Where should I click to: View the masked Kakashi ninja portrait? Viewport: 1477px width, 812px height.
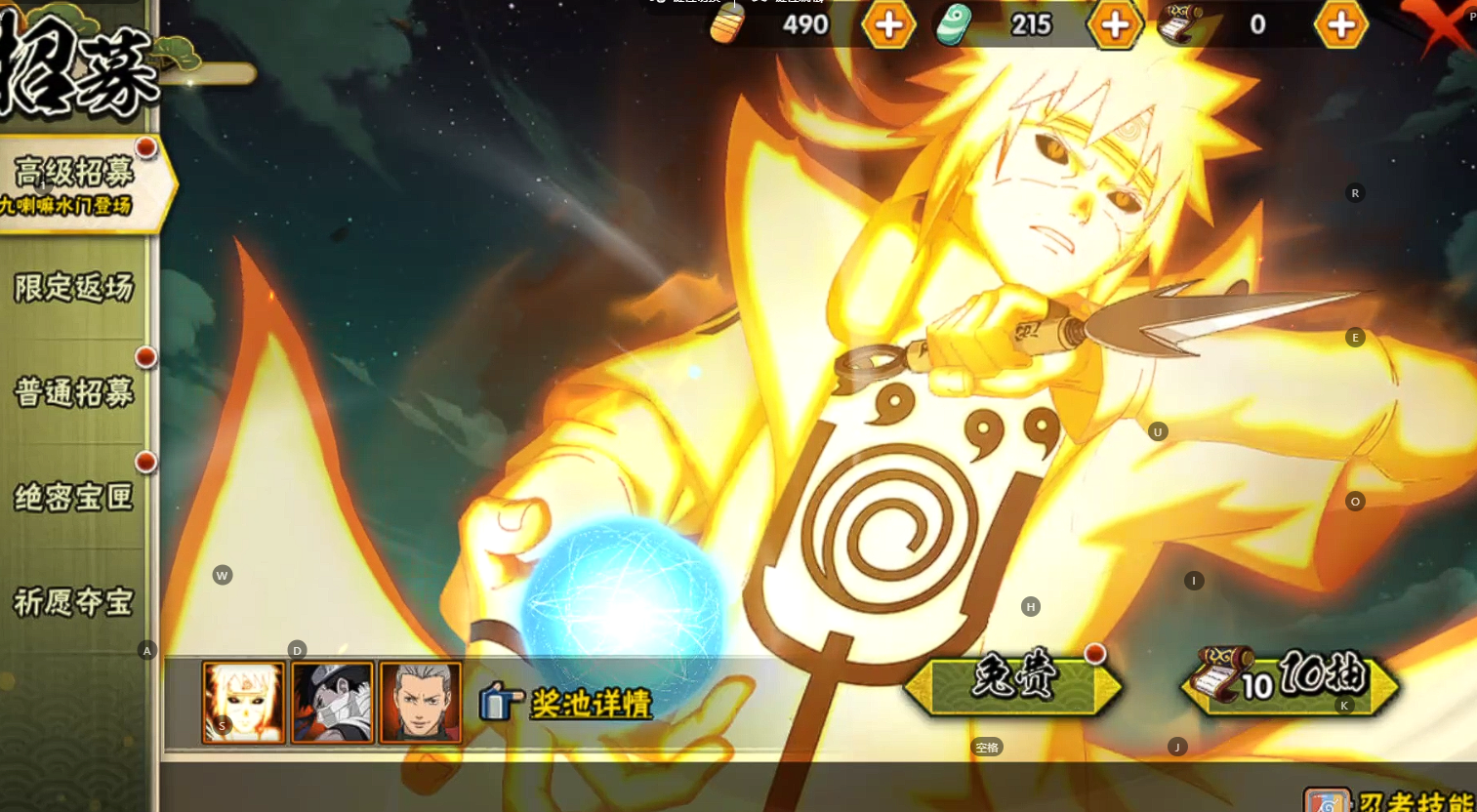(332, 703)
